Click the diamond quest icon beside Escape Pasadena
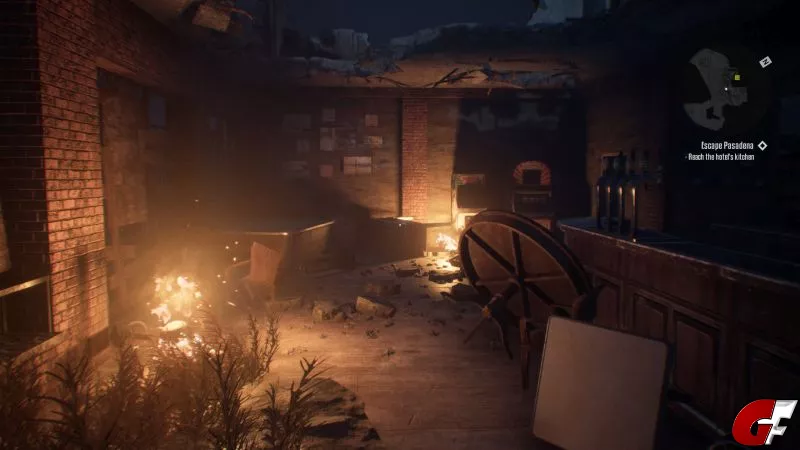Screen dimensions: 800x450 [x=763, y=145]
